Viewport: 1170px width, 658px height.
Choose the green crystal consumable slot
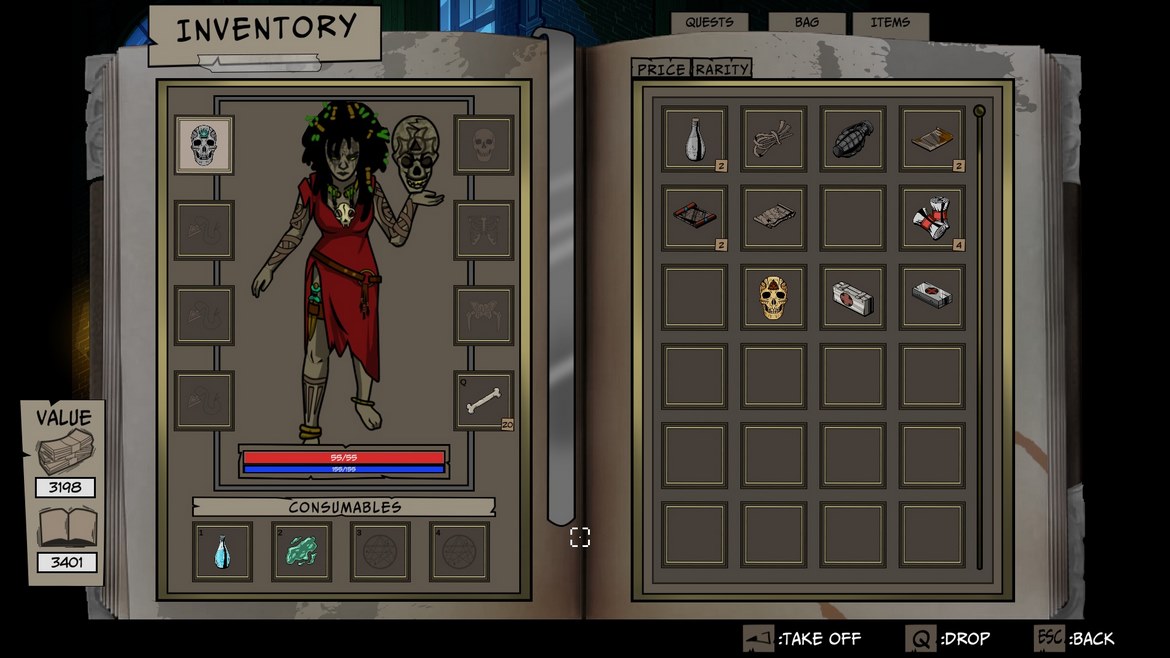click(x=301, y=551)
